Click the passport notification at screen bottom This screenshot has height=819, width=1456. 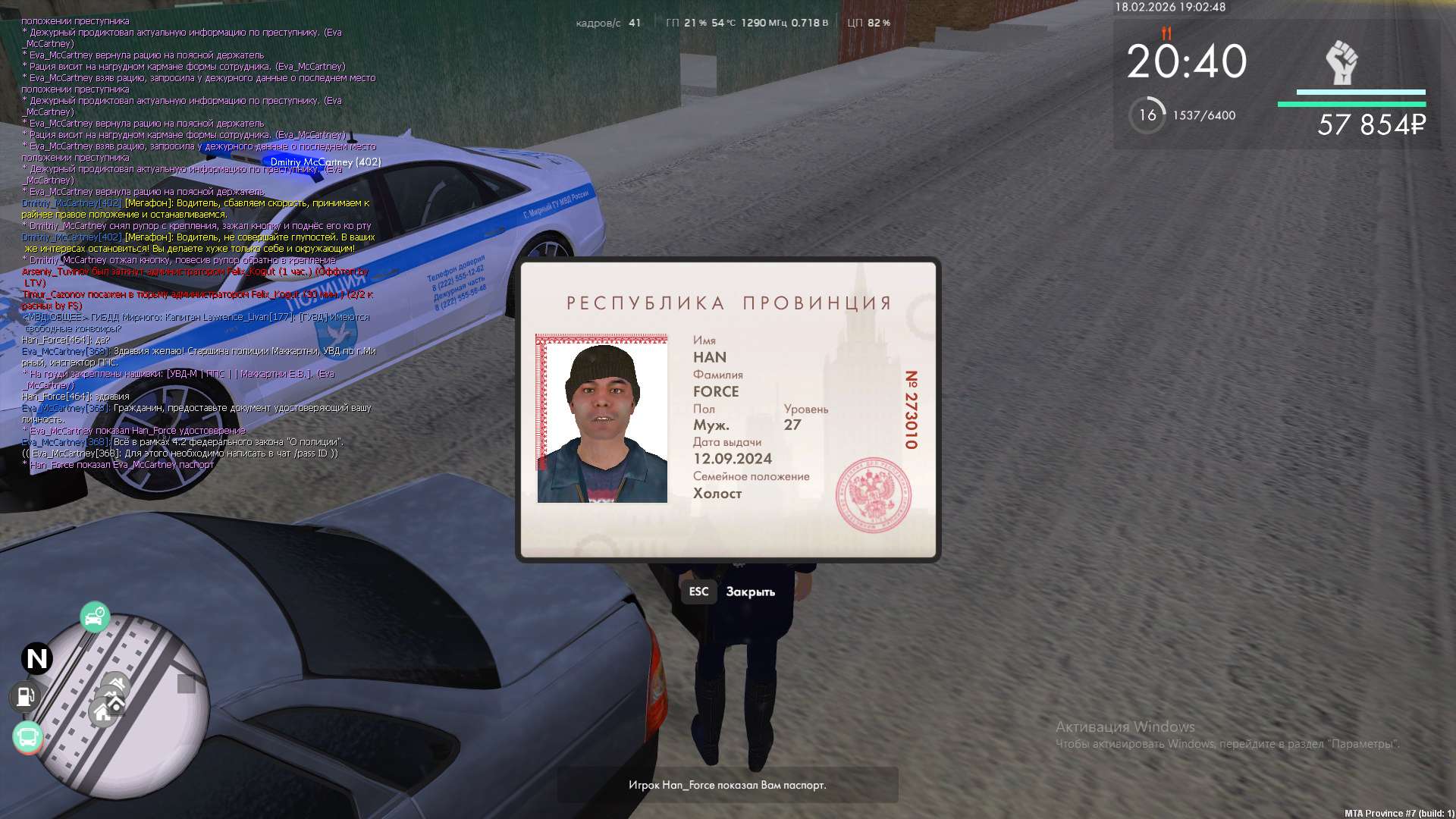click(x=727, y=785)
